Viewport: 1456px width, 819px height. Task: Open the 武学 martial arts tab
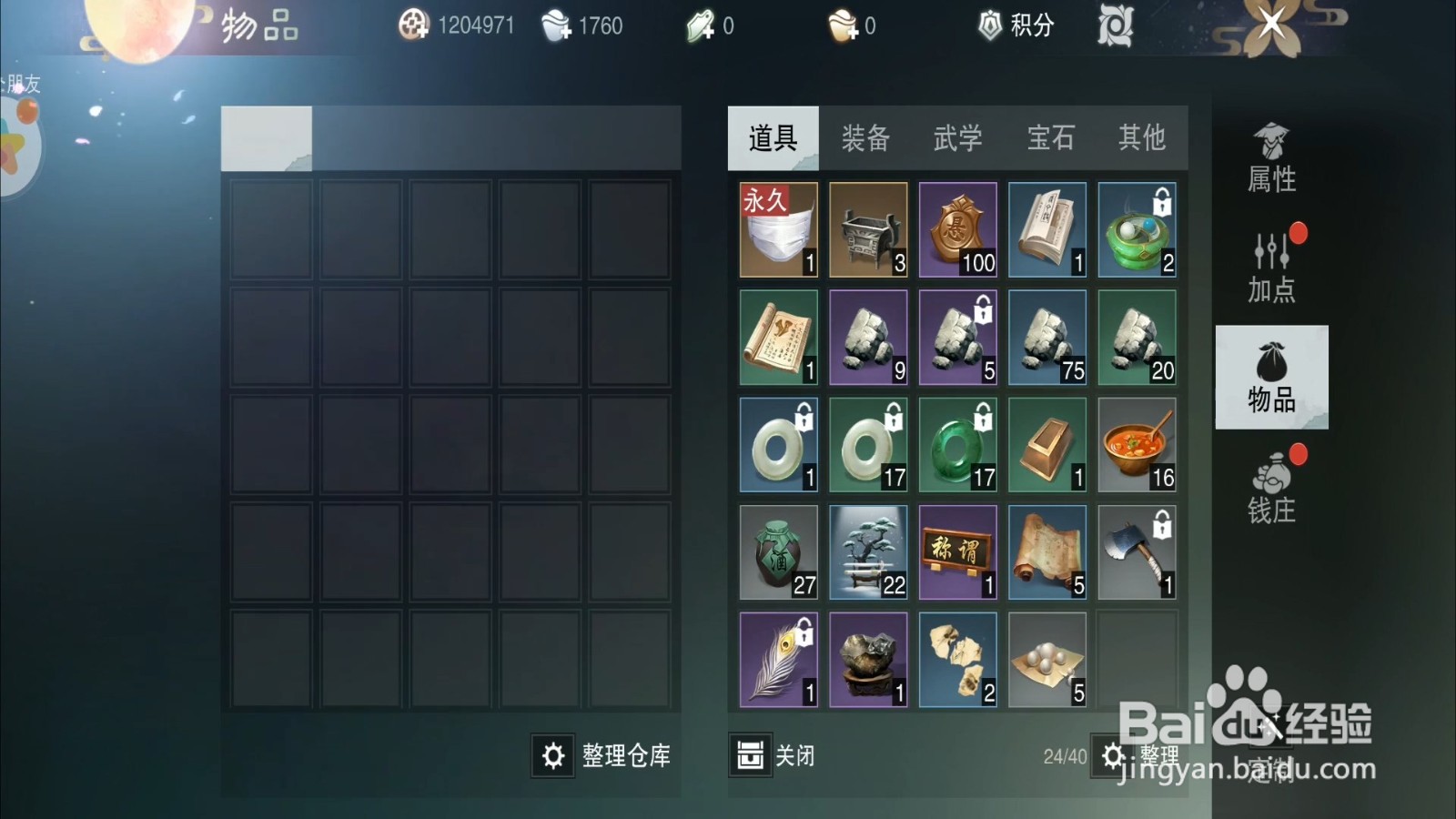tap(957, 138)
